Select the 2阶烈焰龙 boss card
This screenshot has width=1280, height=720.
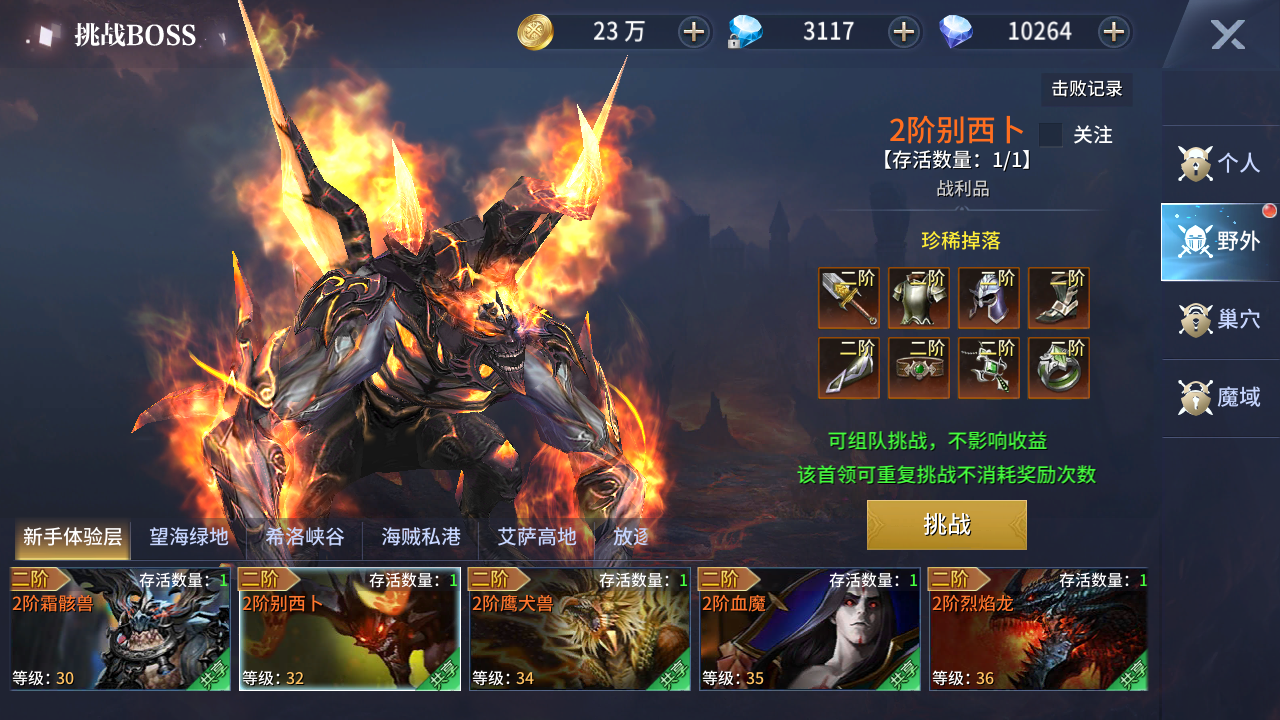[x=1038, y=629]
